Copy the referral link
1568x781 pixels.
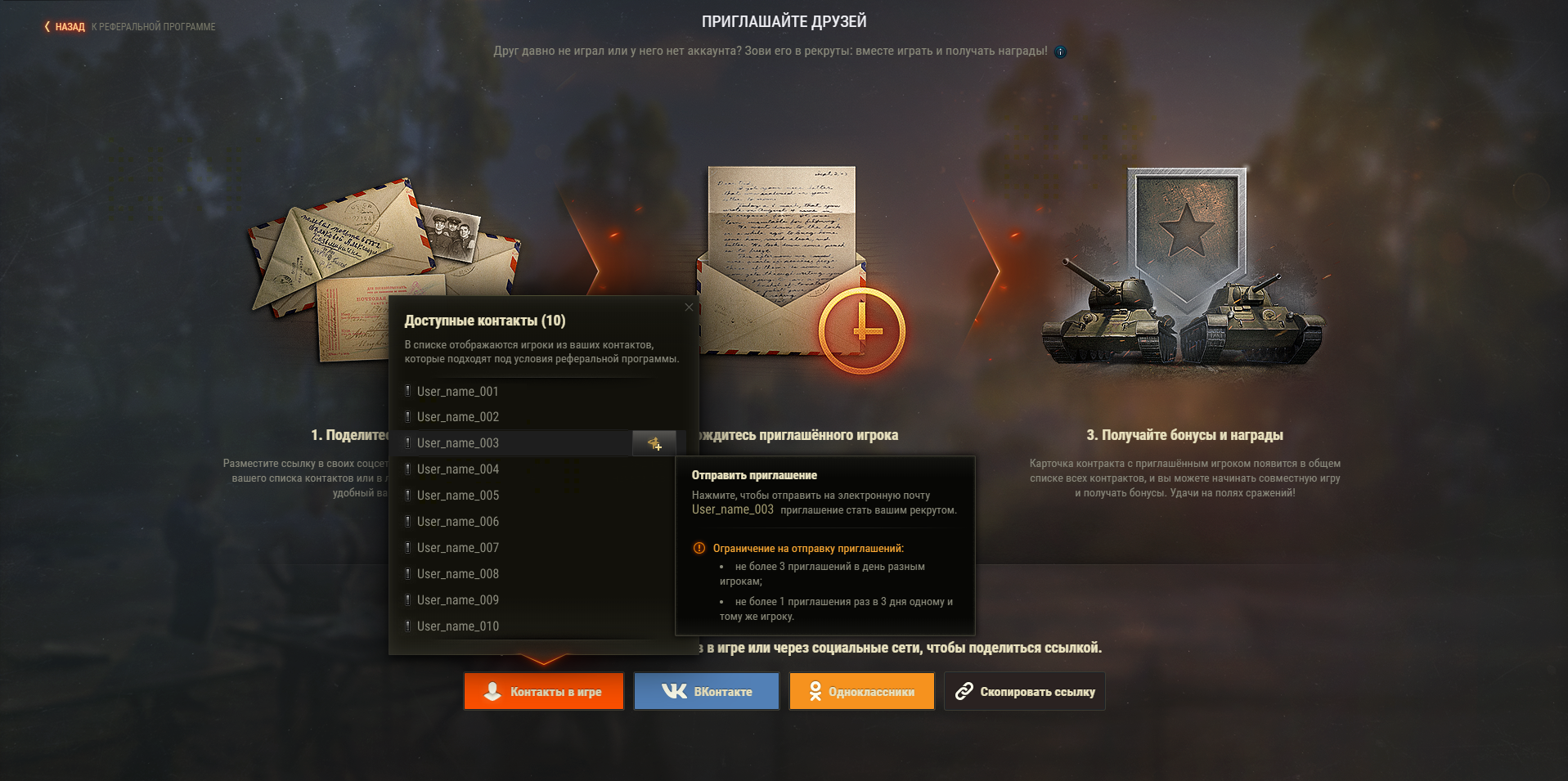[1025, 692]
